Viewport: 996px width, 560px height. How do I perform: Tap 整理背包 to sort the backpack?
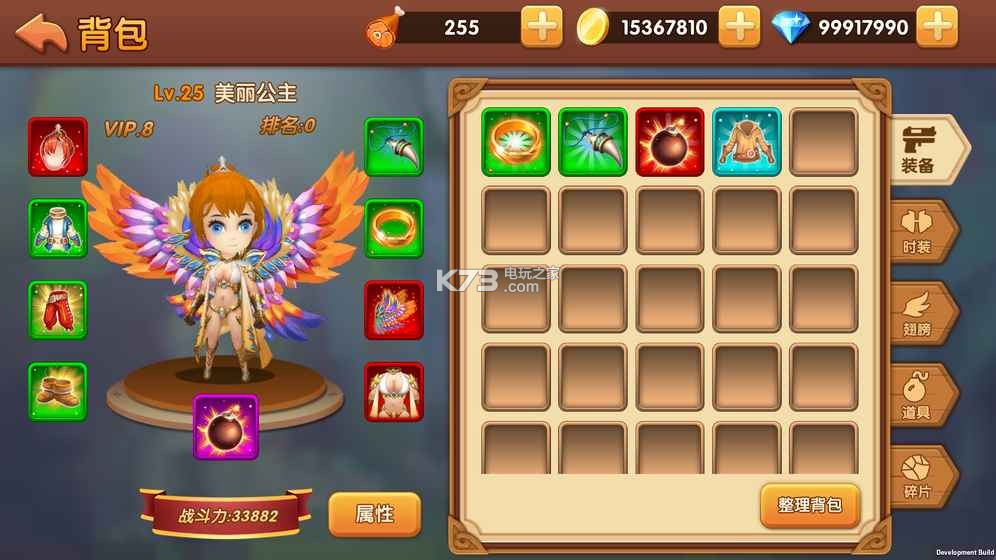pyautogui.click(x=810, y=505)
